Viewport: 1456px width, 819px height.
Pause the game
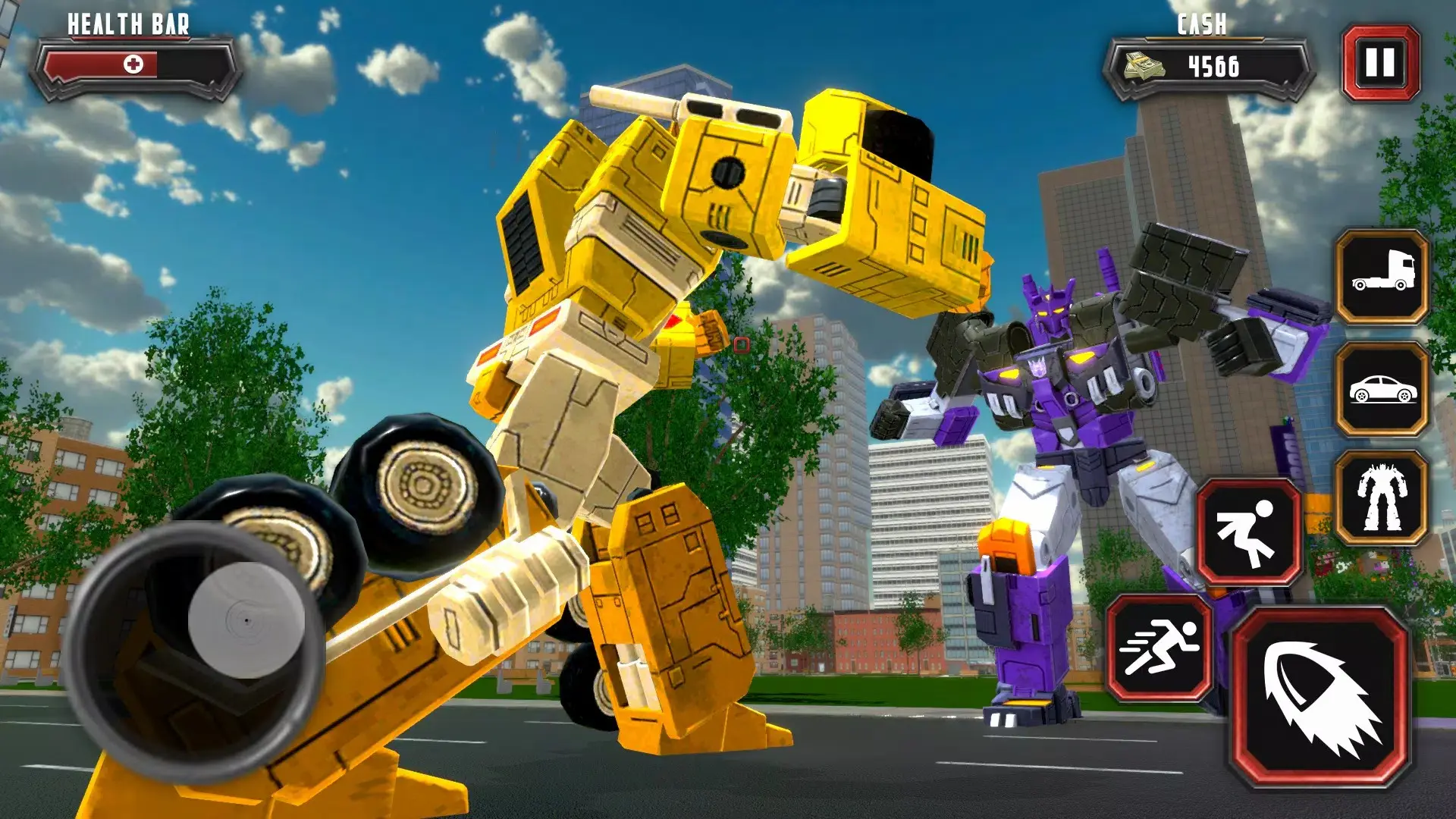point(1380,63)
